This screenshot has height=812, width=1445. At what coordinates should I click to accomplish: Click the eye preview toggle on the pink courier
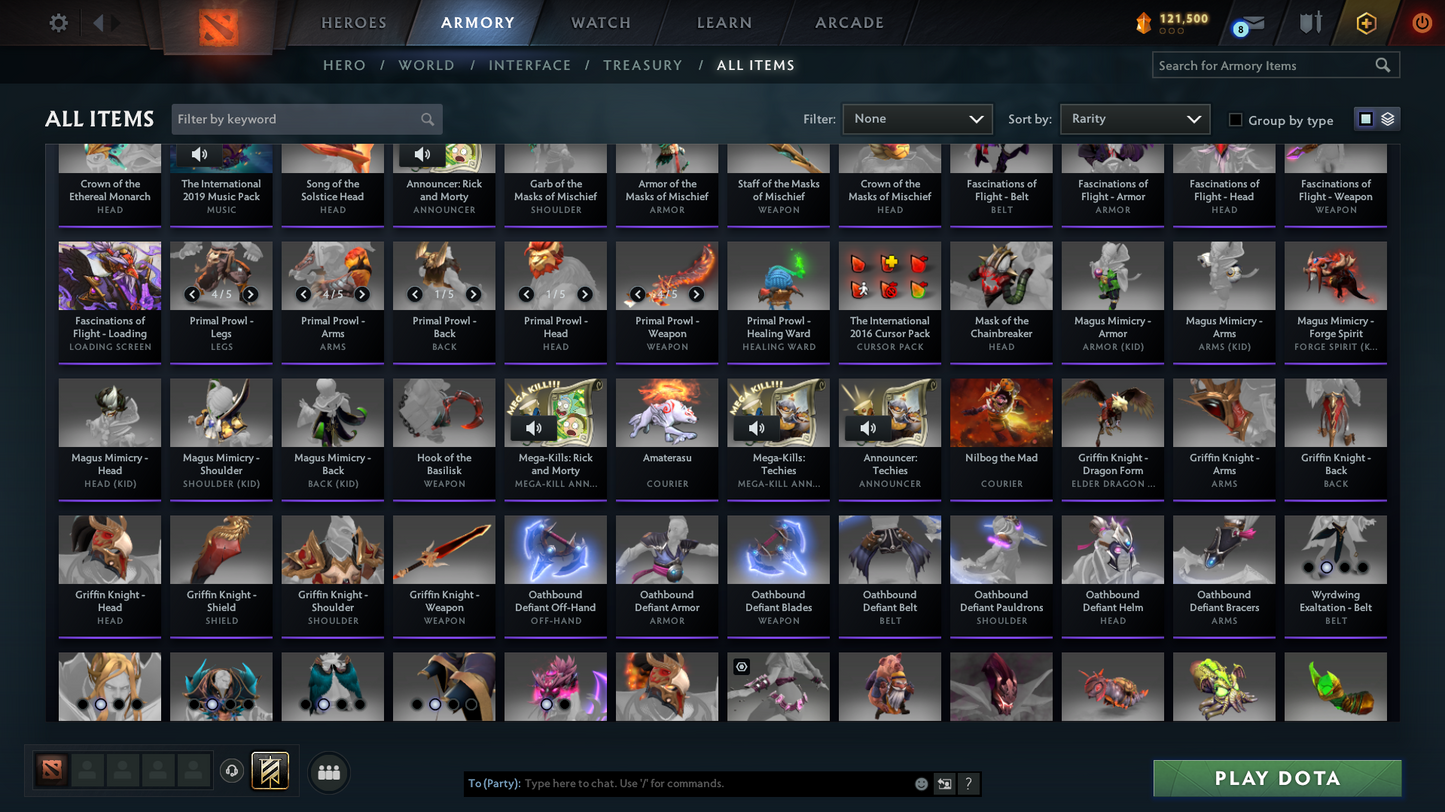pos(740,666)
